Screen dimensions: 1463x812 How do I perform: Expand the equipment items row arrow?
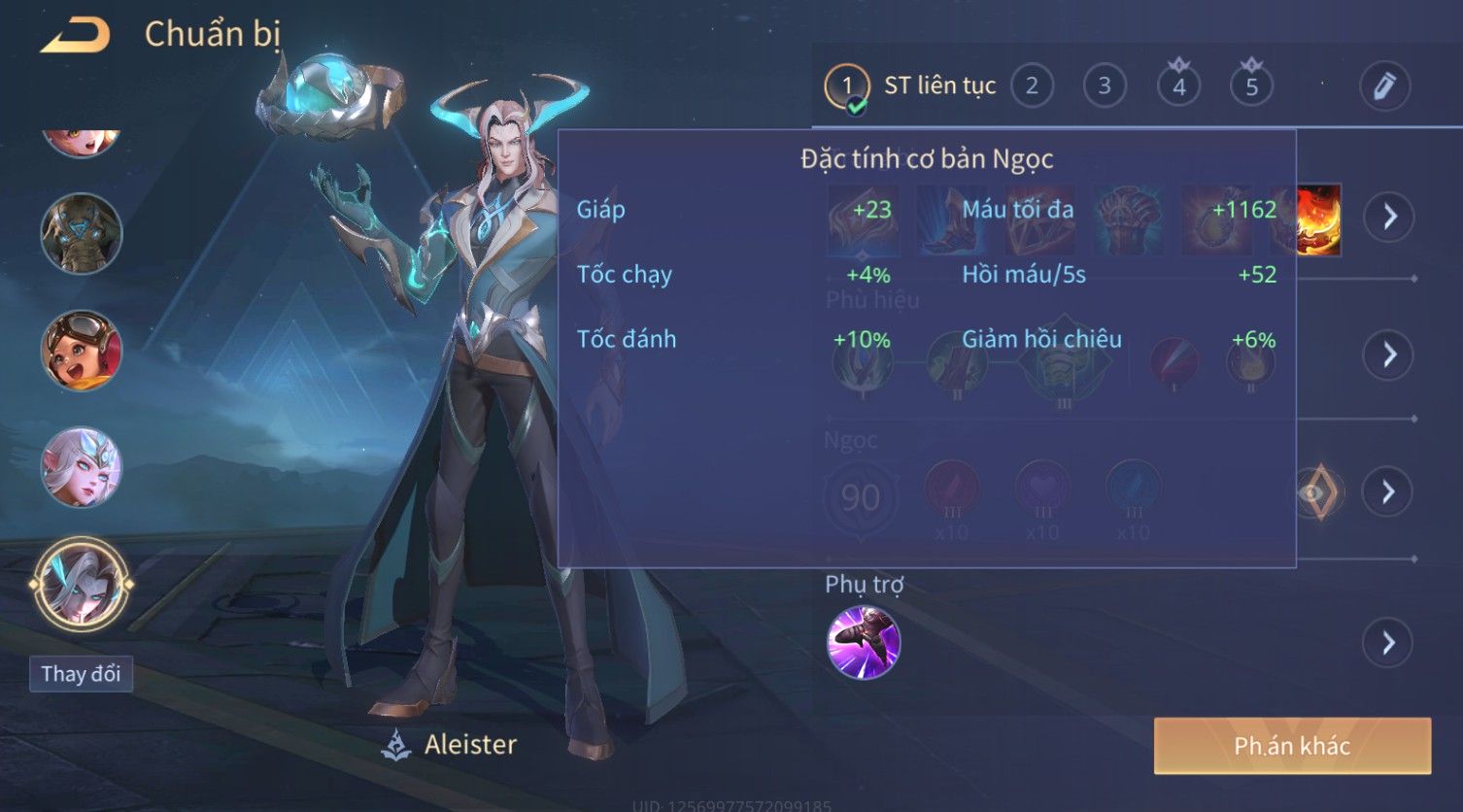[1389, 217]
